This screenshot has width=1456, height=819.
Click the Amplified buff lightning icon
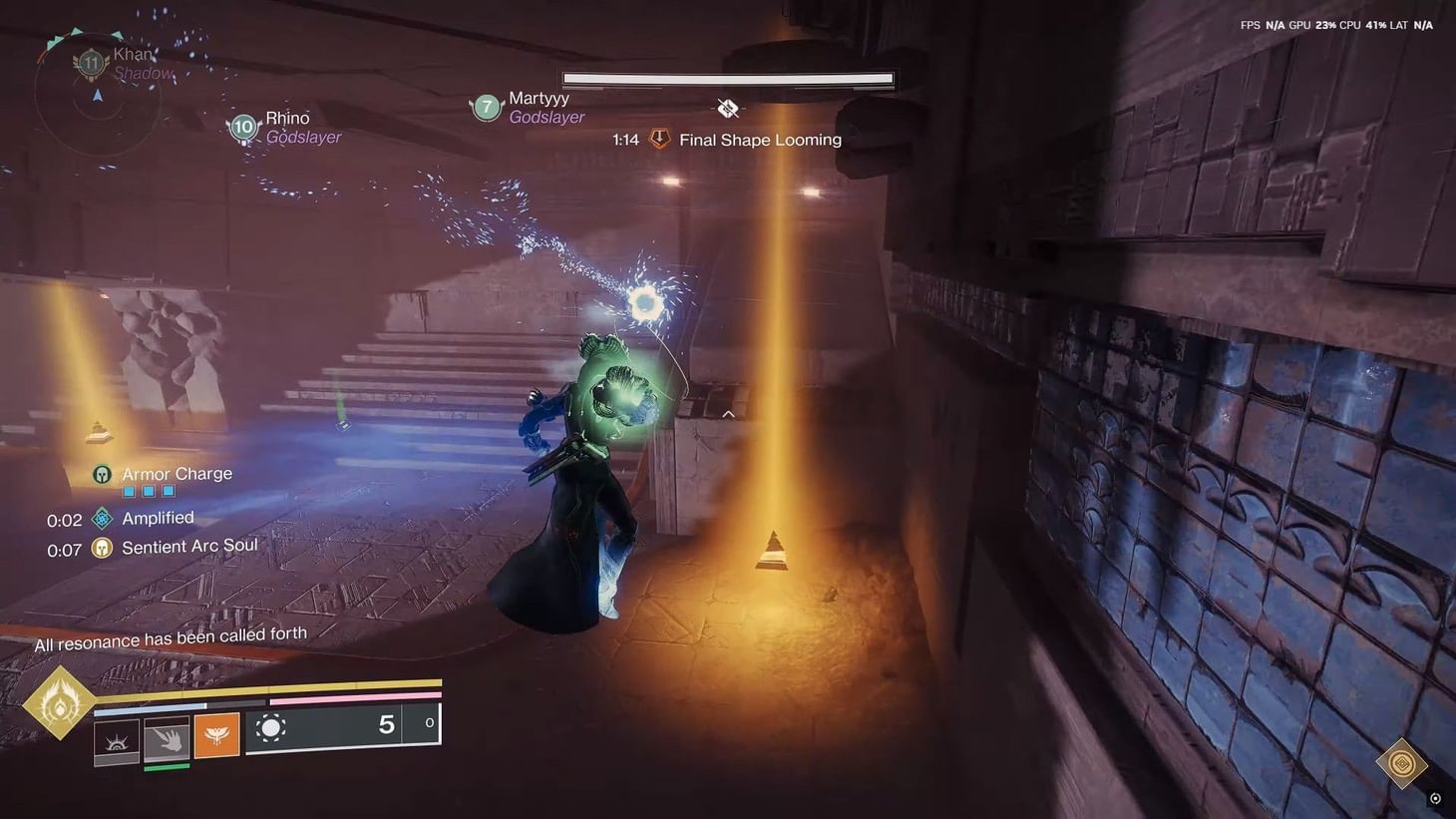coord(100,518)
